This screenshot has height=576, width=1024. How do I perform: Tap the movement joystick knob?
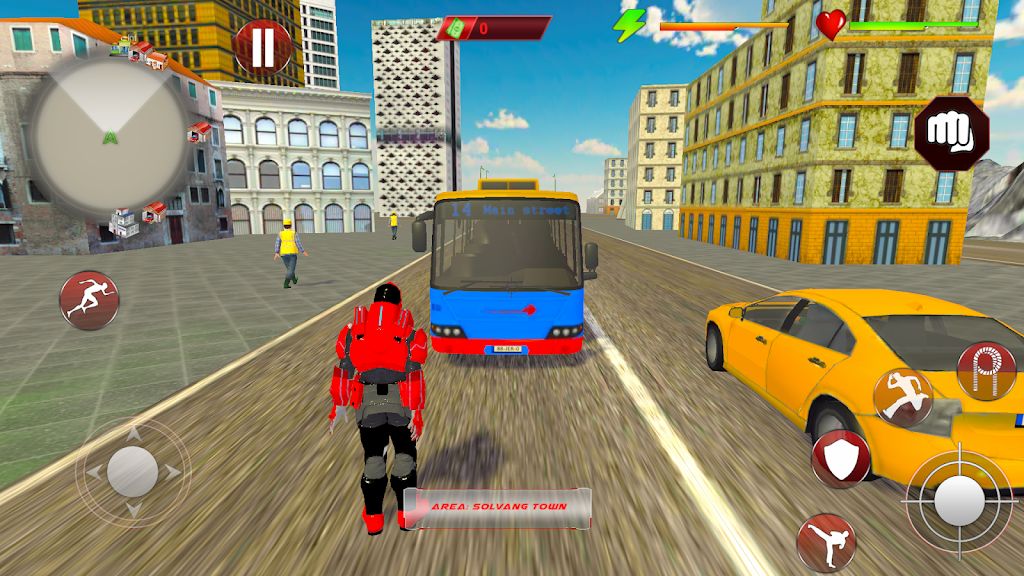132,471
